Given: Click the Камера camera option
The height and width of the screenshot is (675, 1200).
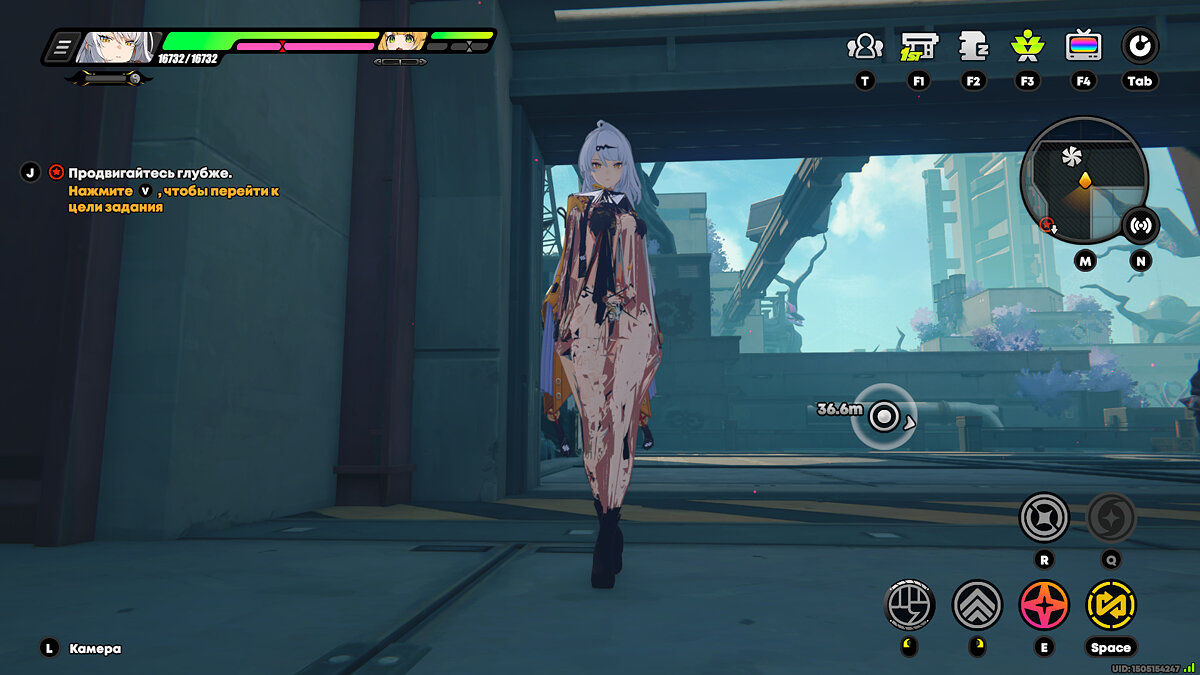Looking at the screenshot, I should pyautogui.click(x=95, y=648).
